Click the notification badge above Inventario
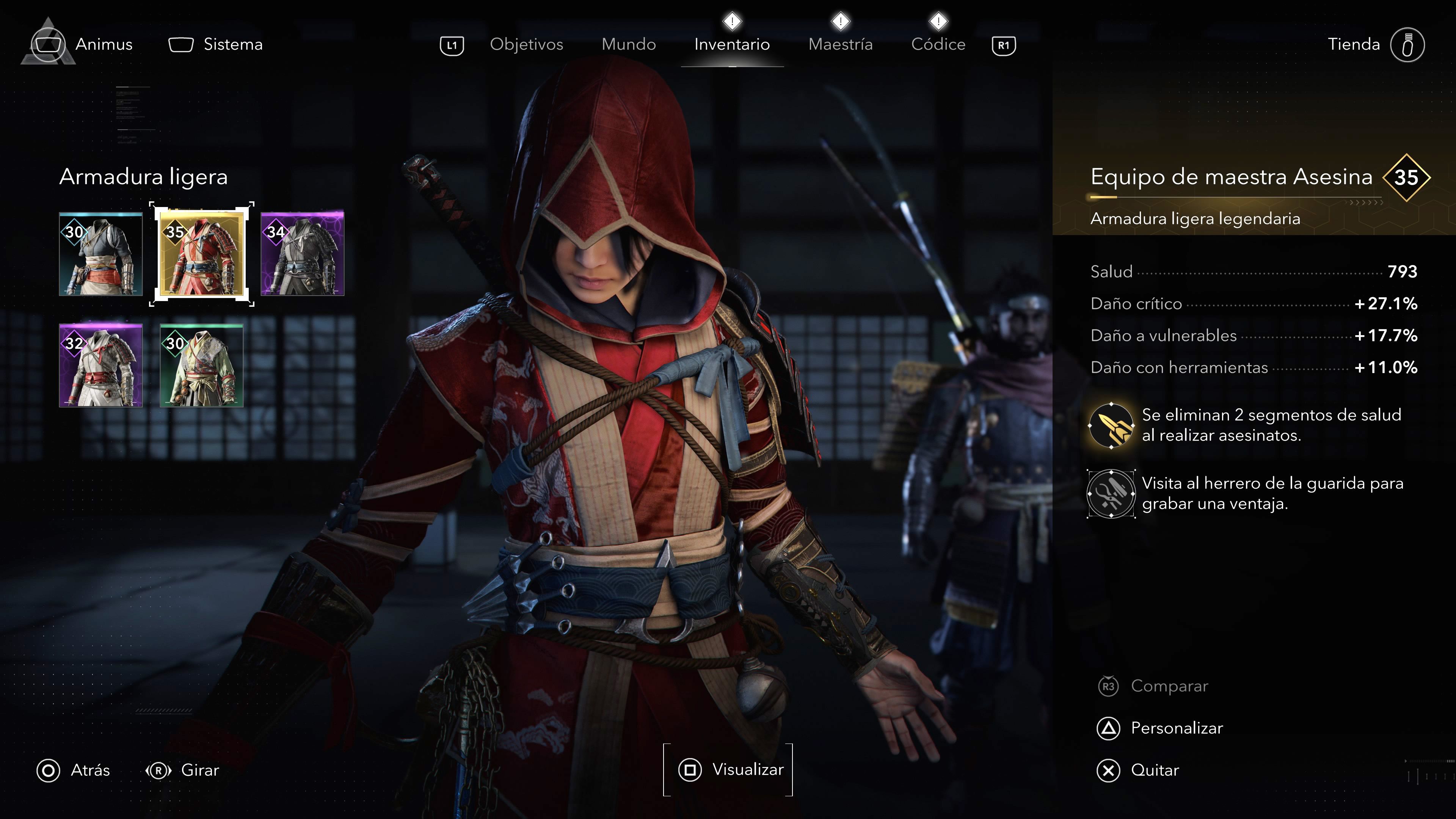 pyautogui.click(x=732, y=21)
